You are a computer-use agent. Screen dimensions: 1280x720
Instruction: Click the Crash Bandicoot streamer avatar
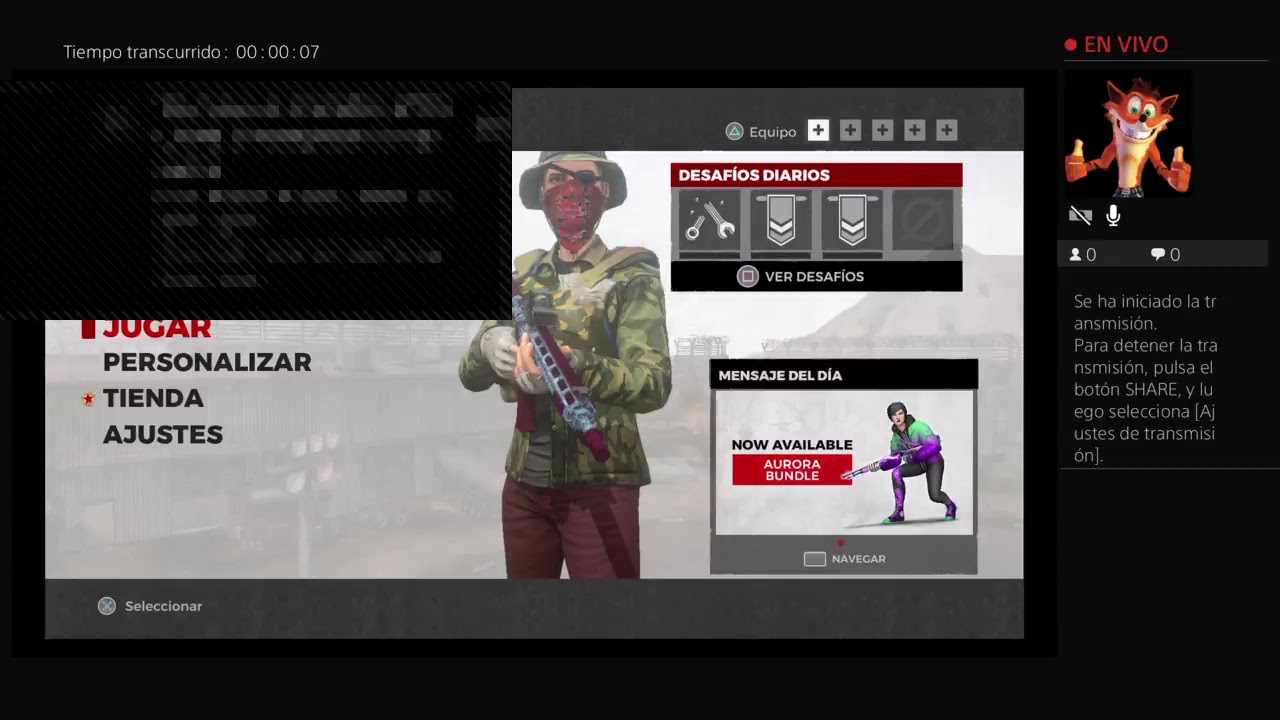1127,135
